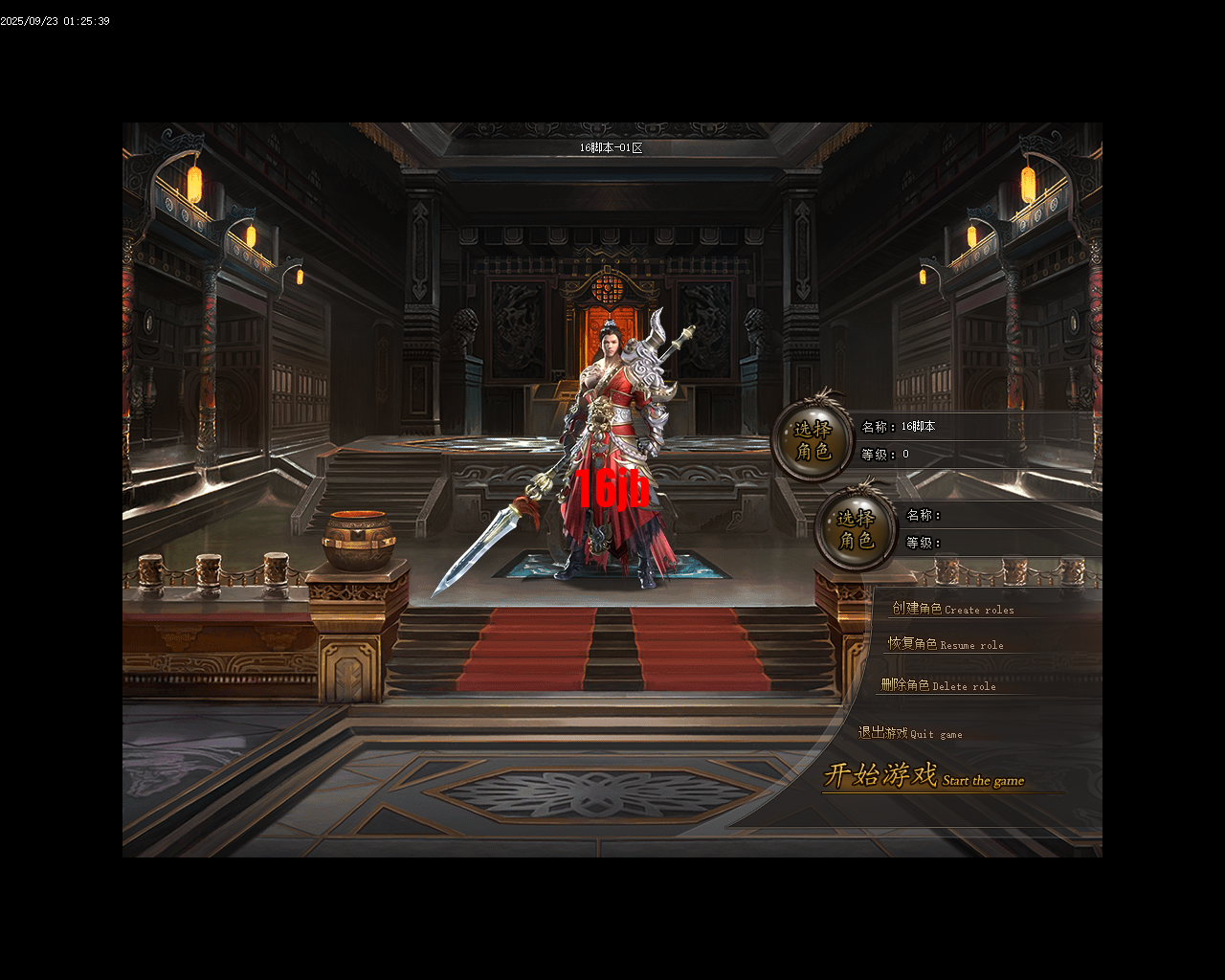This screenshot has height=980, width=1225.
Task: Select the top 选择角色 character slot medallion
Action: pyautogui.click(x=812, y=440)
